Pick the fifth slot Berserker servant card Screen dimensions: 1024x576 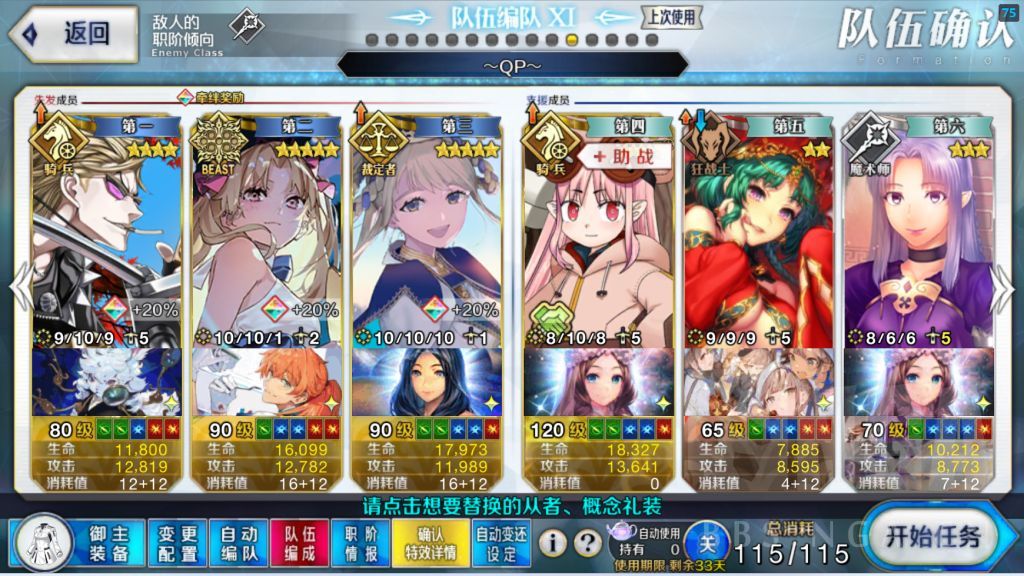(x=758, y=240)
